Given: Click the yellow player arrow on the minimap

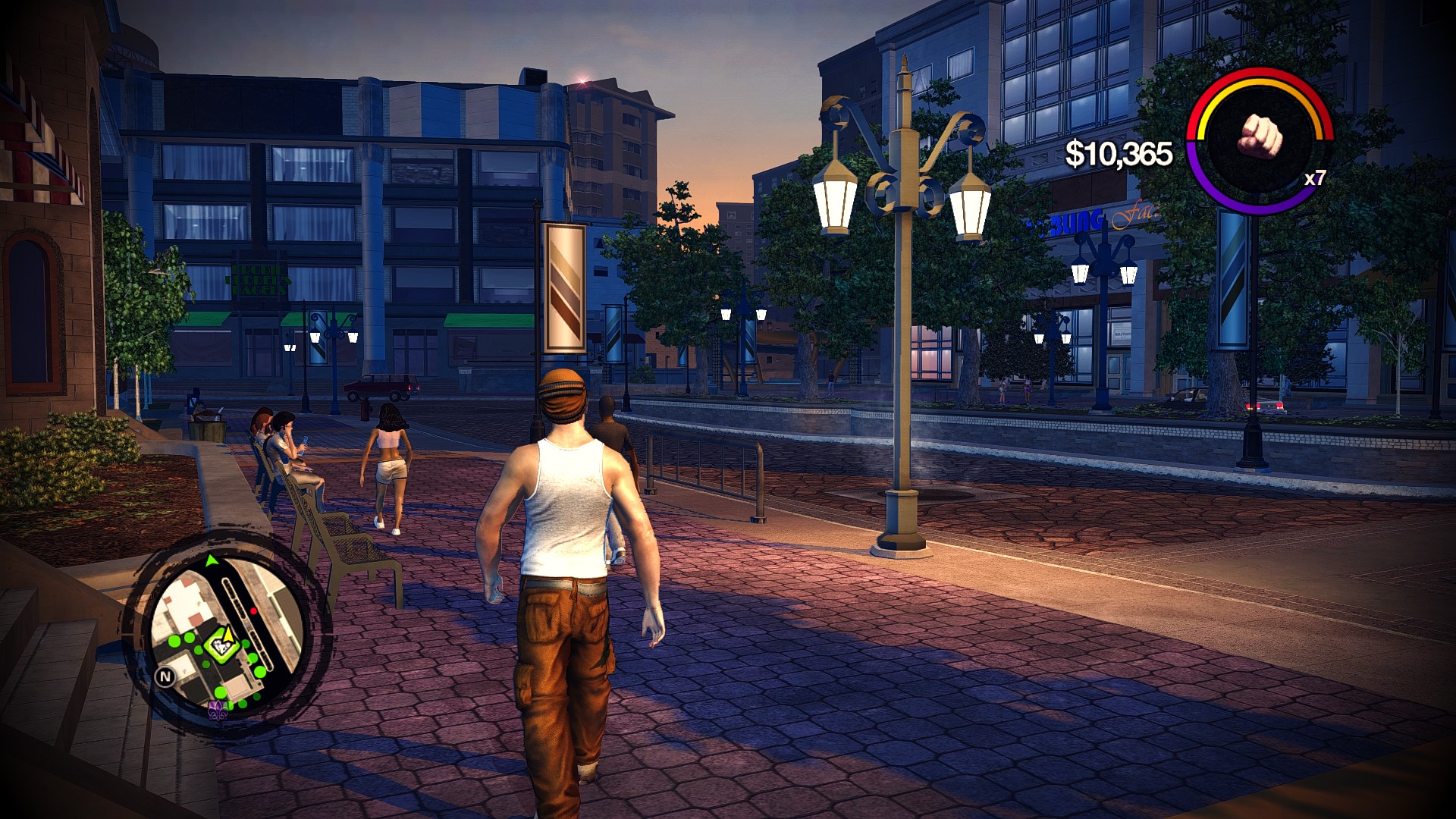Looking at the screenshot, I should pyautogui.click(x=229, y=635).
